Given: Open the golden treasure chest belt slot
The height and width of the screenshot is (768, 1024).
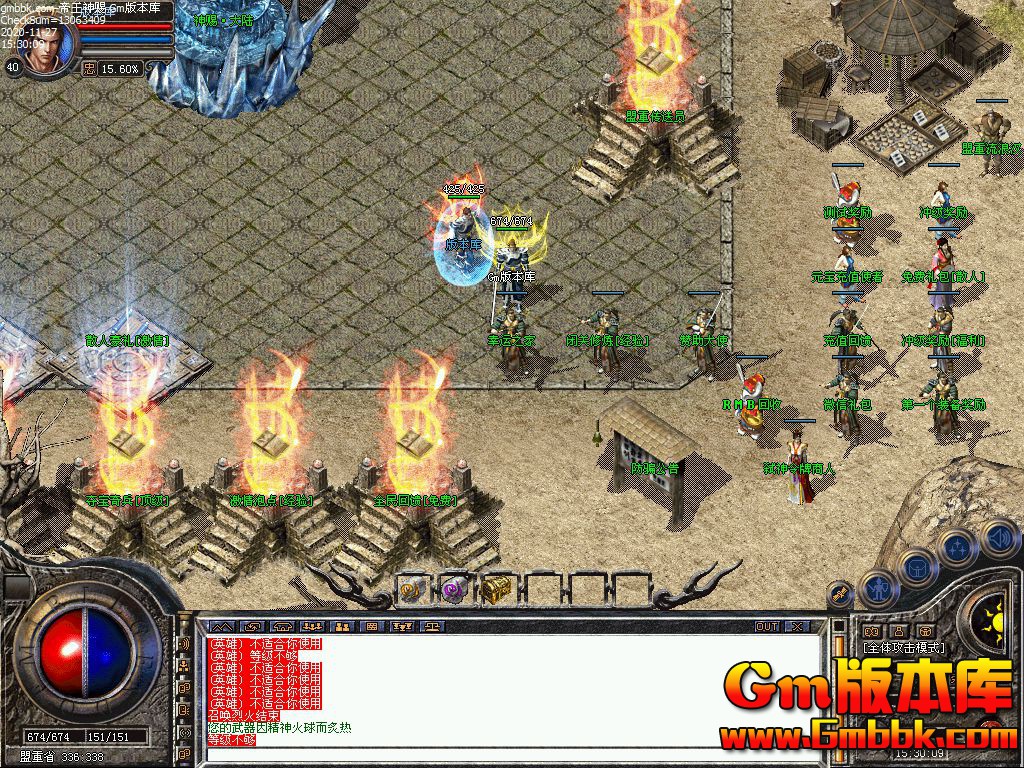Looking at the screenshot, I should (x=496, y=590).
